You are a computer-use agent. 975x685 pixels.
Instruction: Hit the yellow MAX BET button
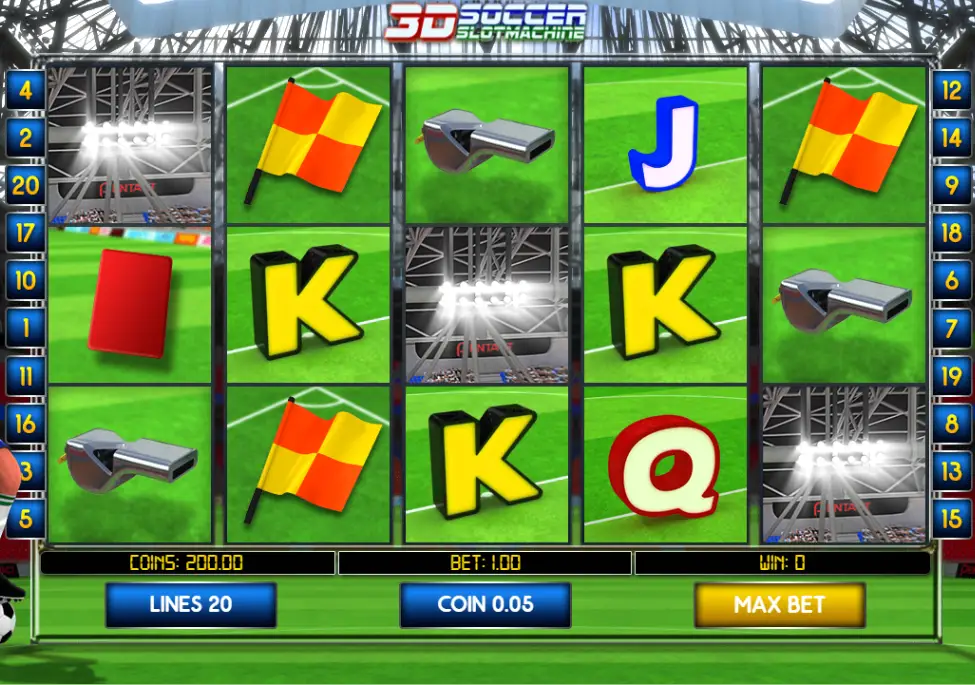779,604
